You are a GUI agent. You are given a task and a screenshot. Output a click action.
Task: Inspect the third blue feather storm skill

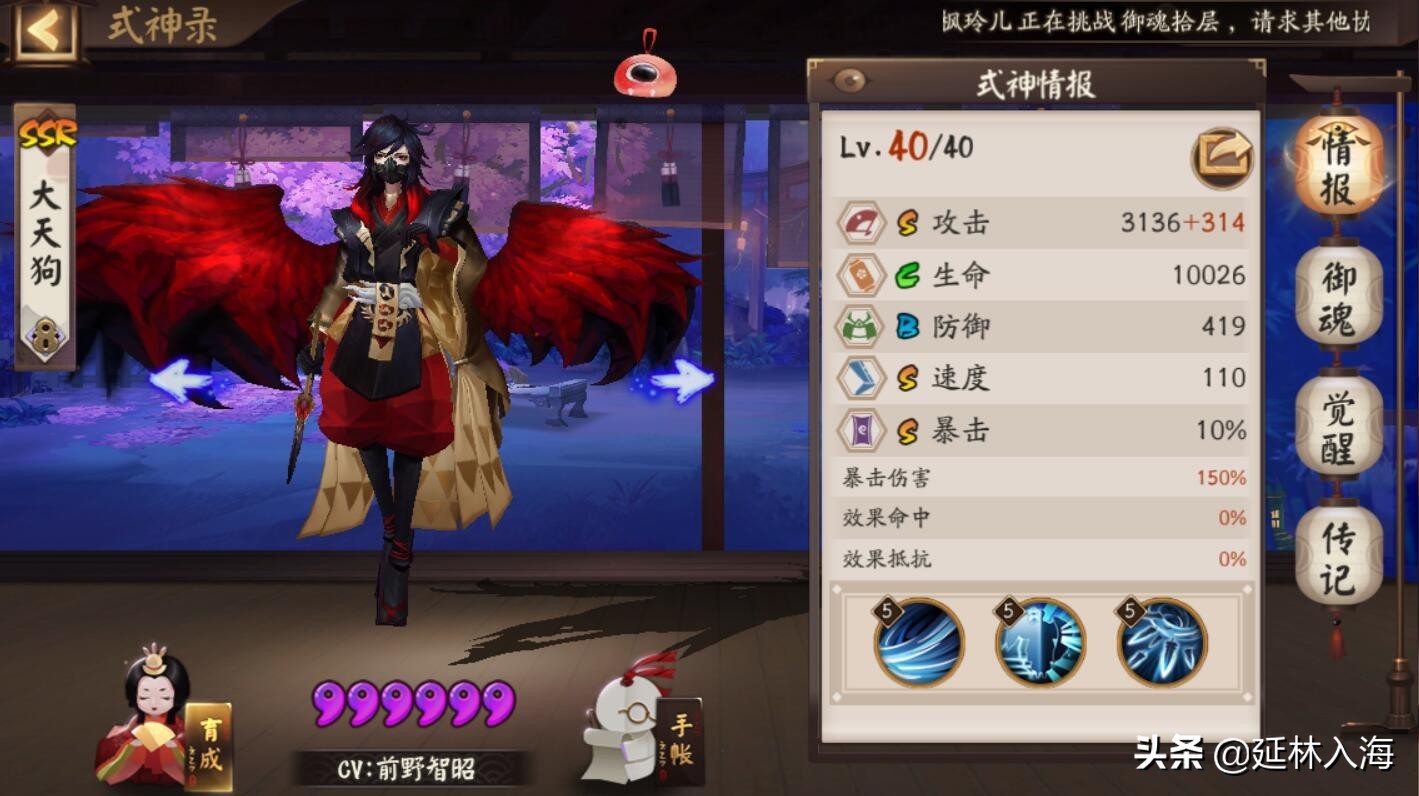point(1162,642)
